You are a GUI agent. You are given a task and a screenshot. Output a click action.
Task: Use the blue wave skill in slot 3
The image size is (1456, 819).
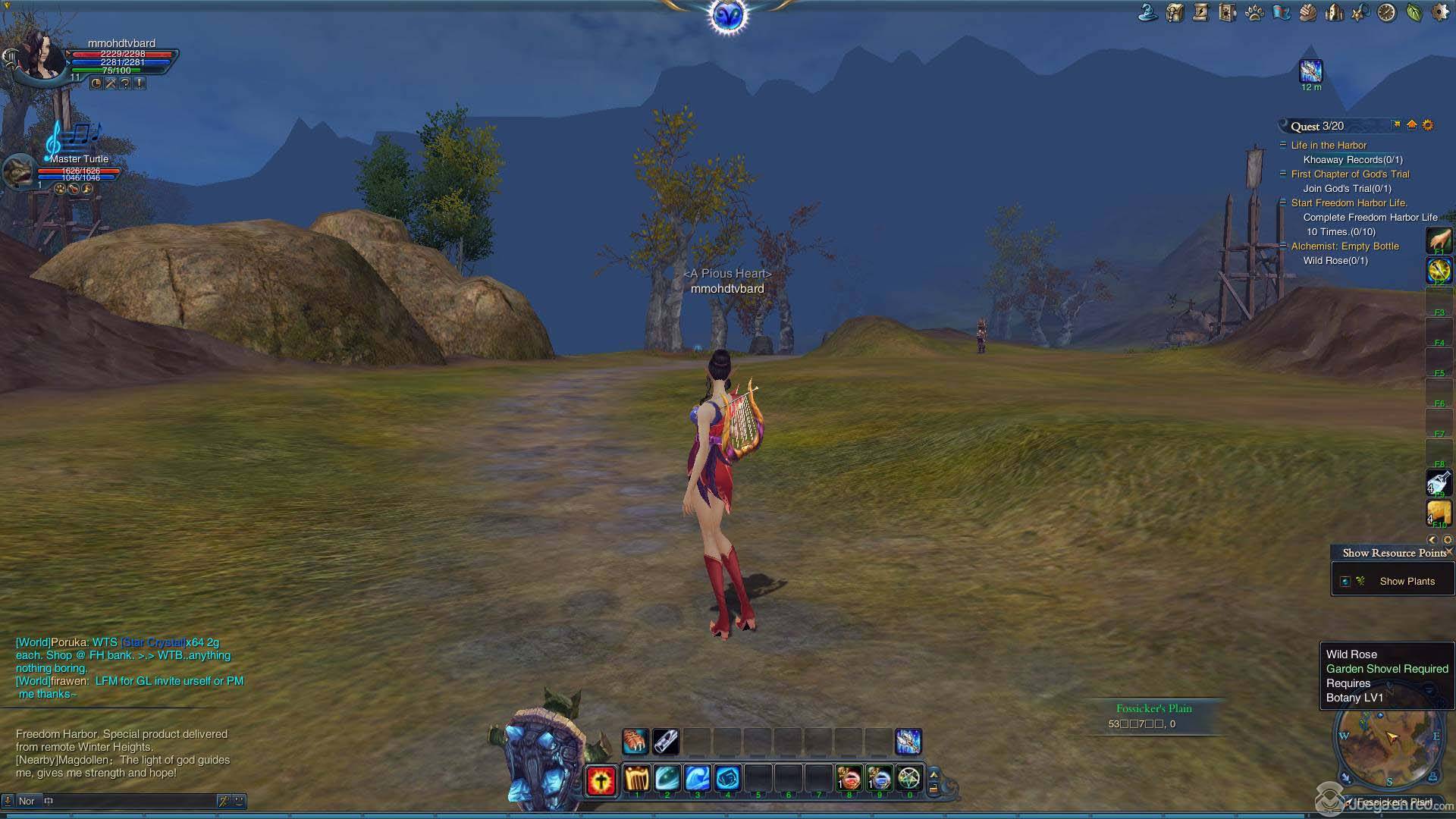coord(697,779)
